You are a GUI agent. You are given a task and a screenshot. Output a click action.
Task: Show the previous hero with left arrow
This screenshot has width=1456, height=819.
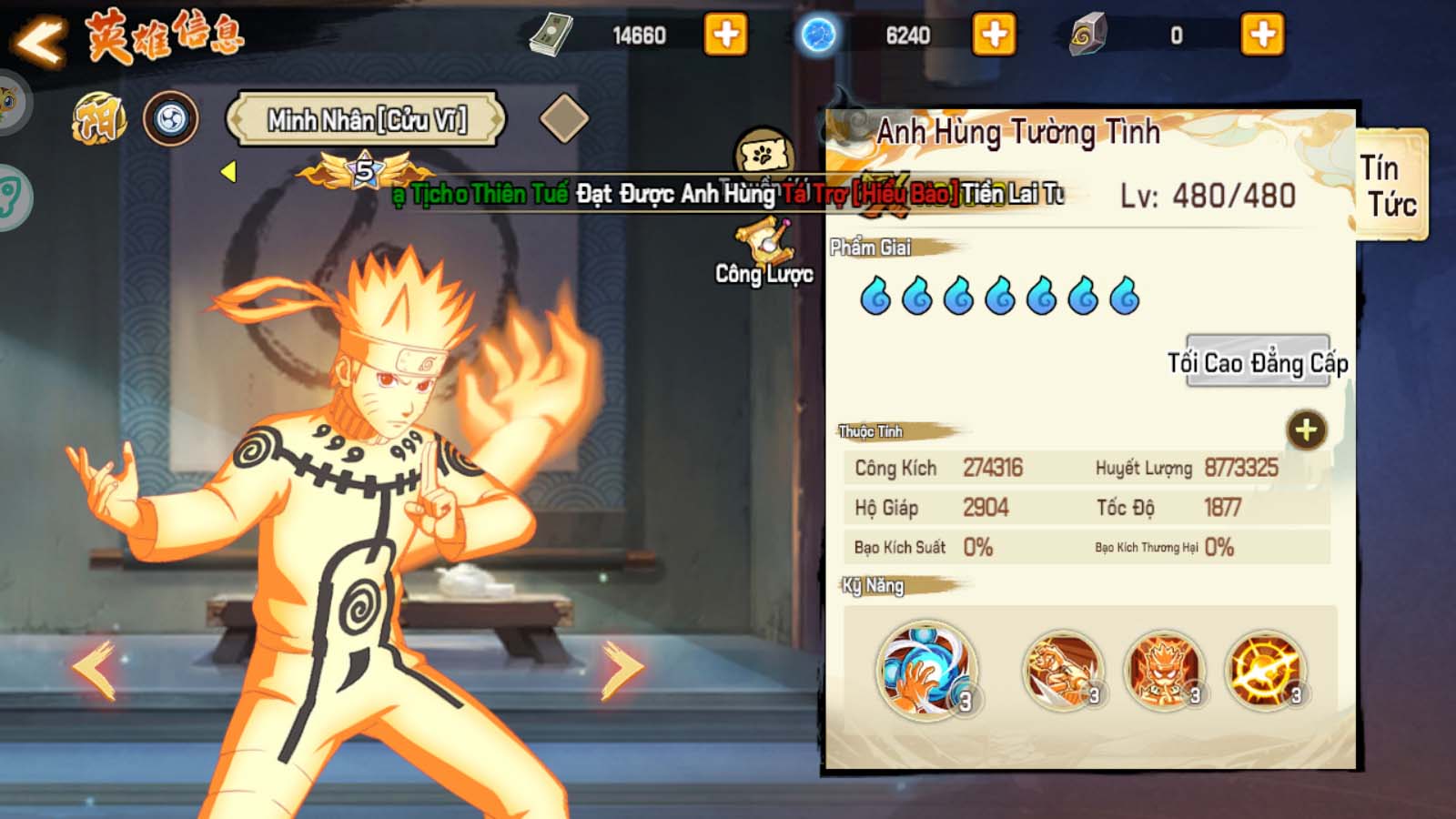[95, 670]
